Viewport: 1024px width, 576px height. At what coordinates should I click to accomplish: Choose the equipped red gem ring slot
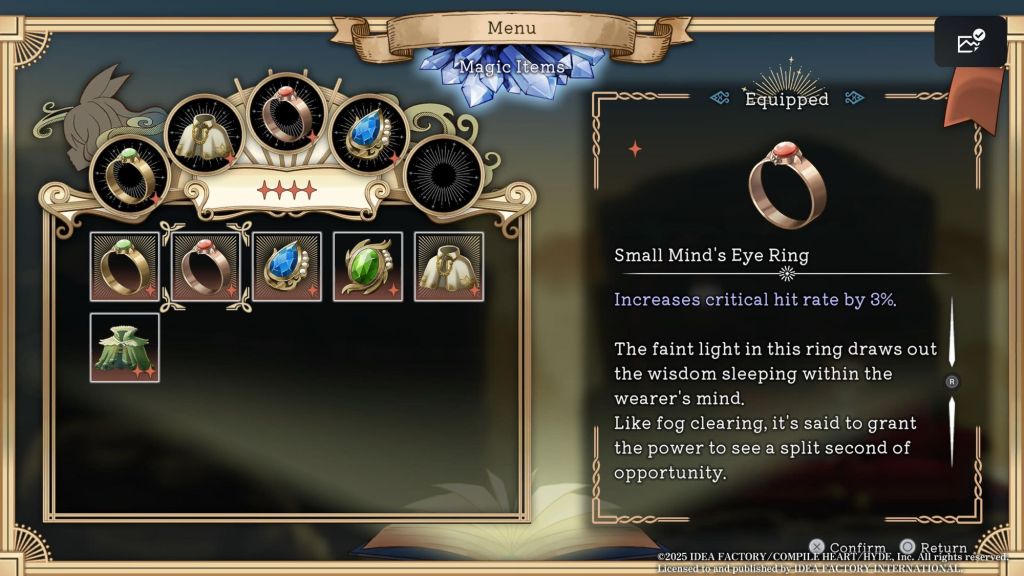[286, 111]
